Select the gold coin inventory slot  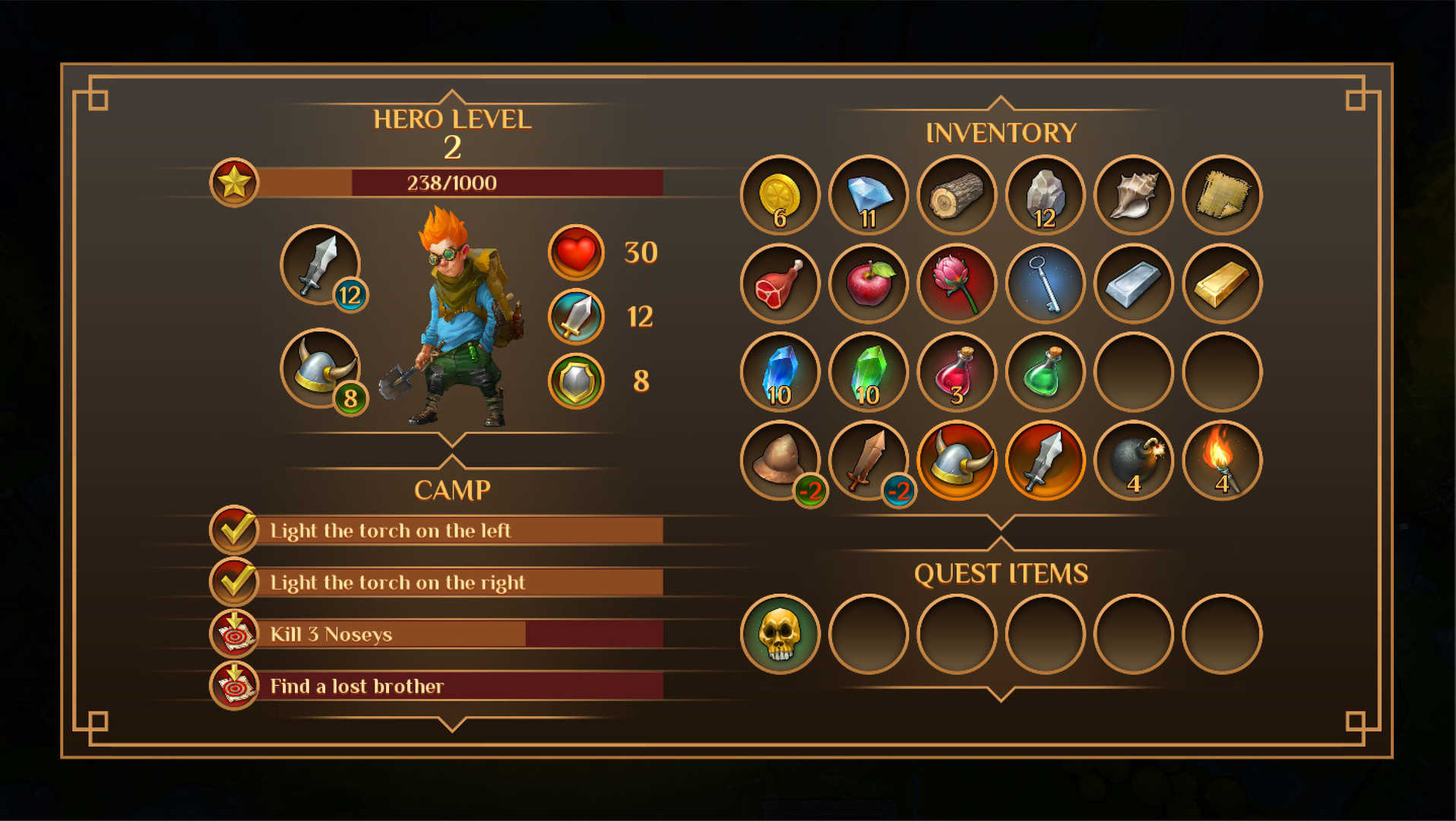(x=780, y=195)
